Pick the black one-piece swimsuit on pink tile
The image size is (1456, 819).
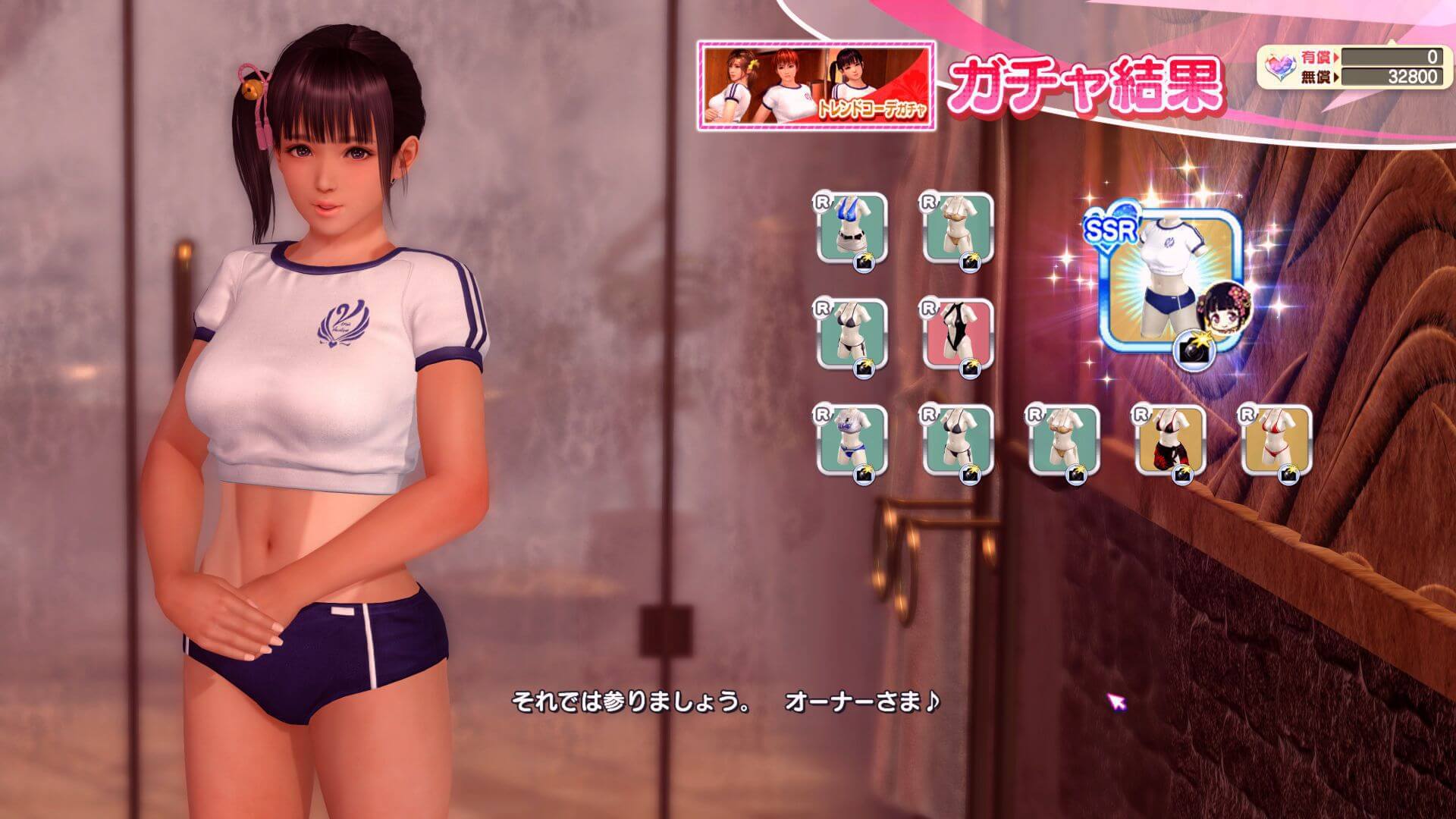click(x=958, y=334)
